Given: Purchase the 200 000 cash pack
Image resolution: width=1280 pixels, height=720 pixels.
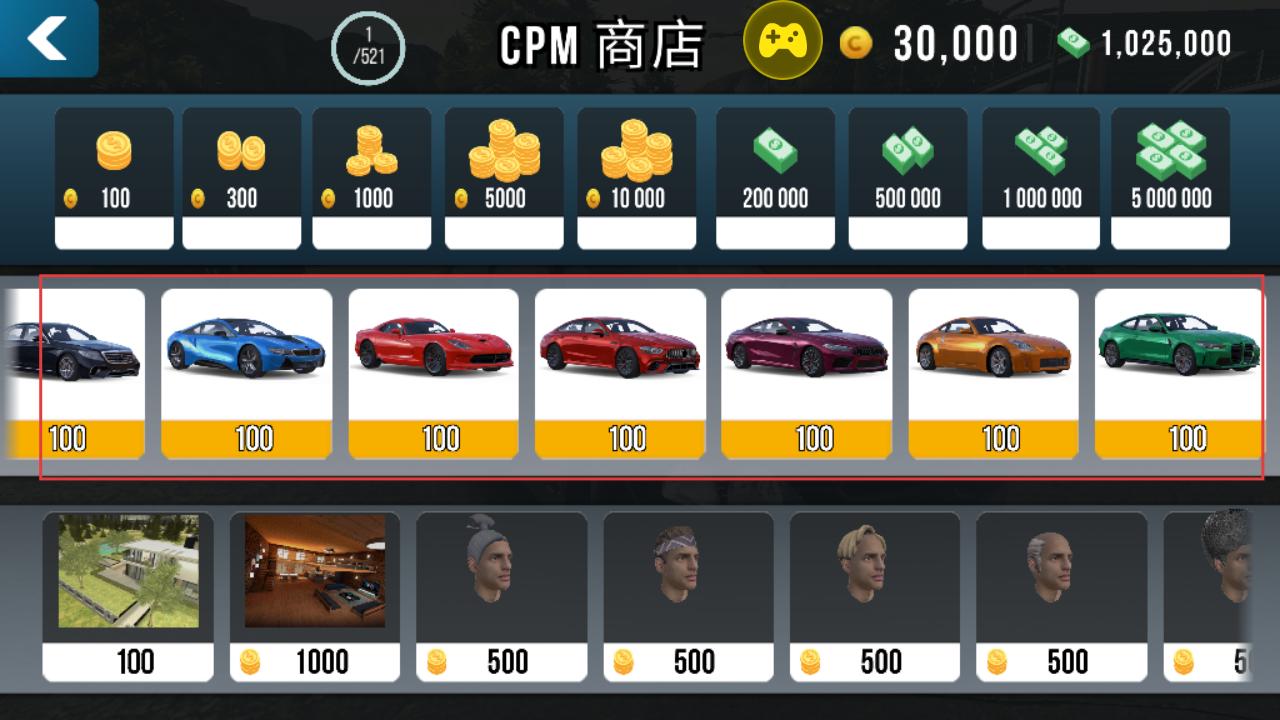Looking at the screenshot, I should tap(775, 178).
